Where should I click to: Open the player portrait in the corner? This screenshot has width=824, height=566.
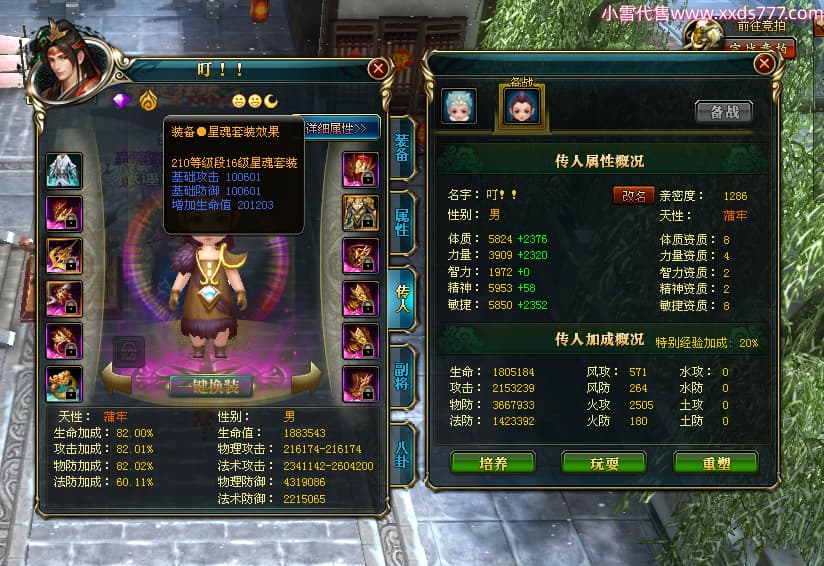(x=72, y=64)
